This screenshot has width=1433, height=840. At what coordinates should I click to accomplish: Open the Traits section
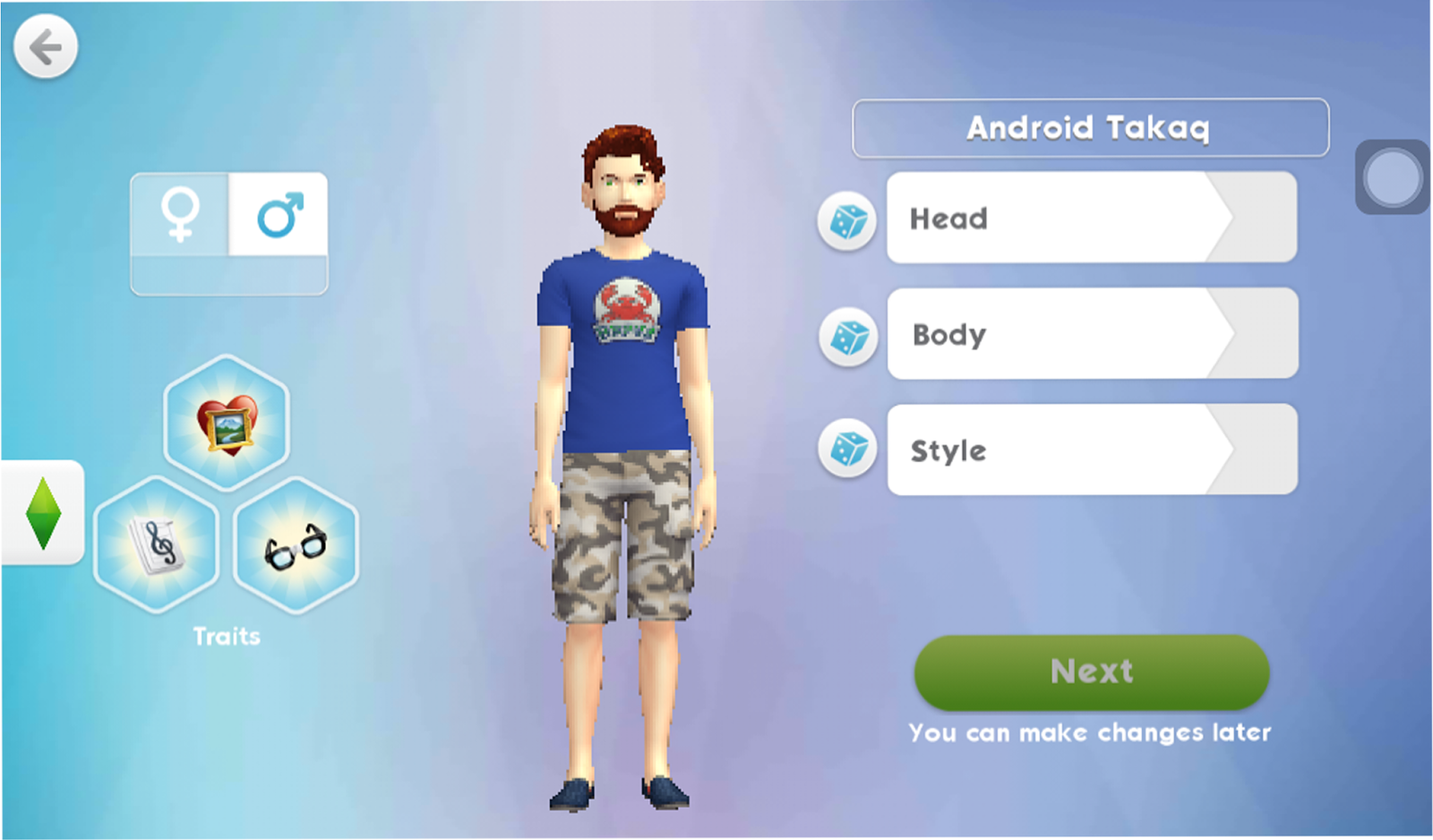(x=227, y=636)
